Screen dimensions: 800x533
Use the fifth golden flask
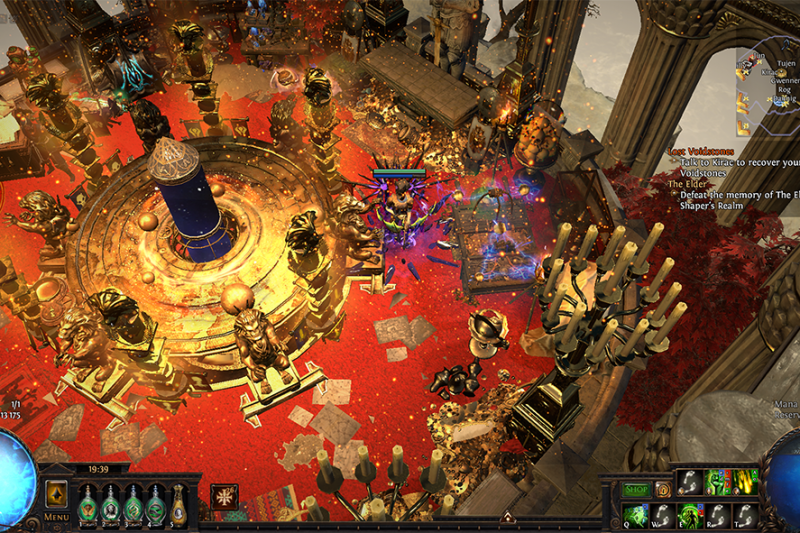coord(178,504)
